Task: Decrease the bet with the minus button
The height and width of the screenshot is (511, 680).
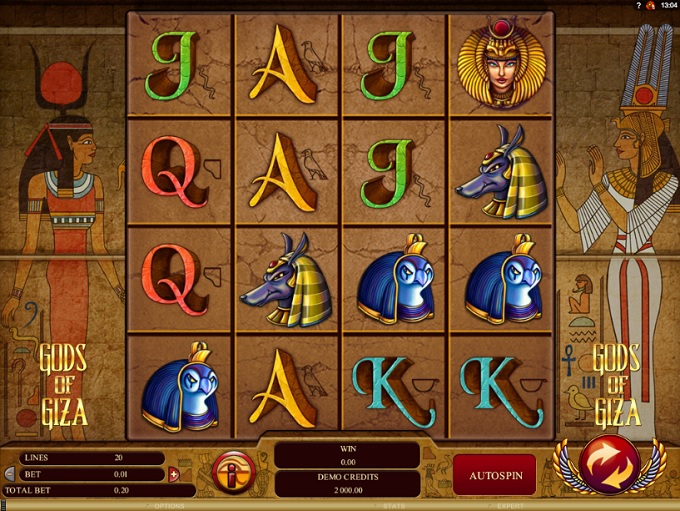Action: click(10, 474)
